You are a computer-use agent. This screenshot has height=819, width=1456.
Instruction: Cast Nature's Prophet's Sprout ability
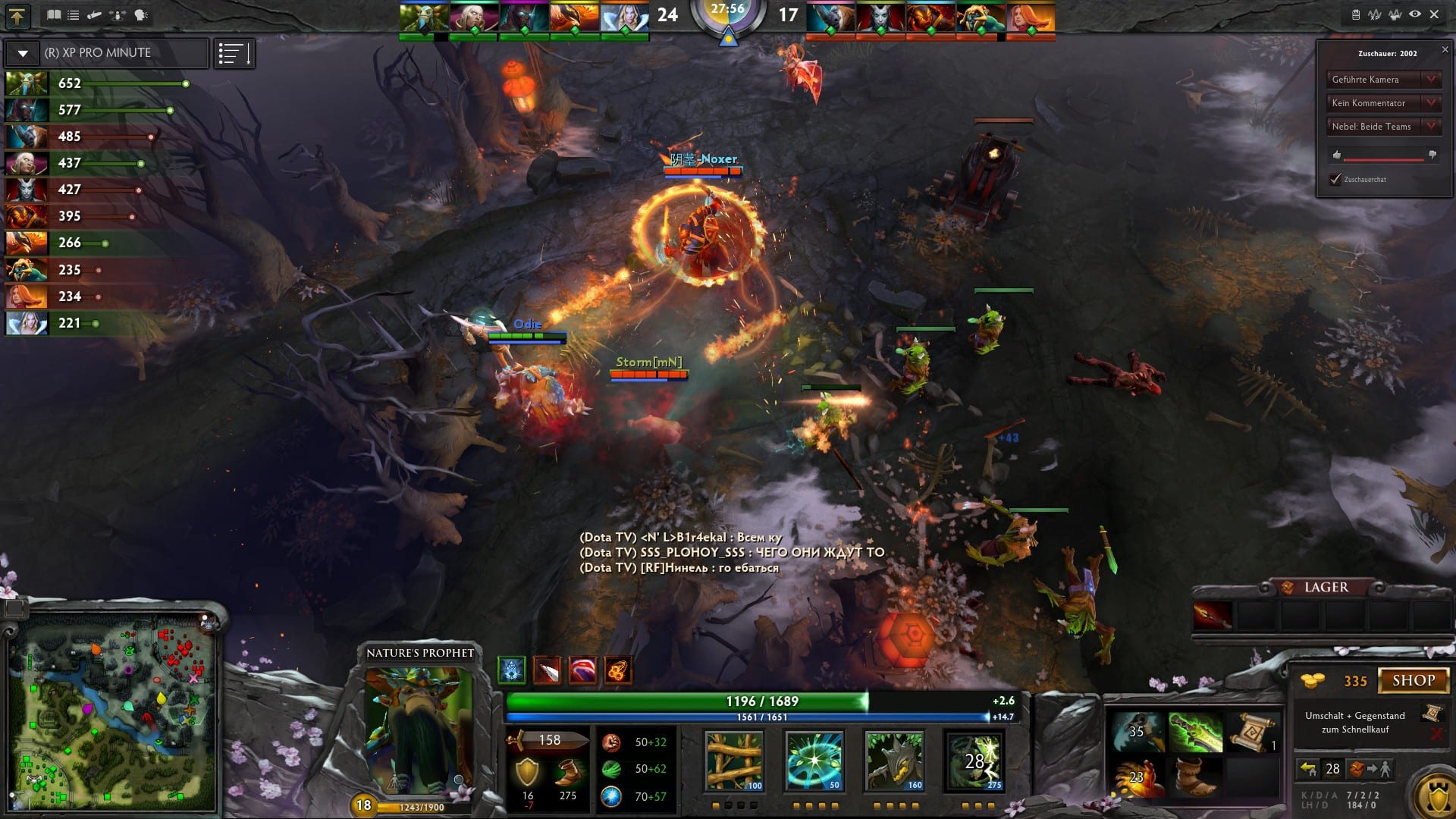(x=734, y=761)
